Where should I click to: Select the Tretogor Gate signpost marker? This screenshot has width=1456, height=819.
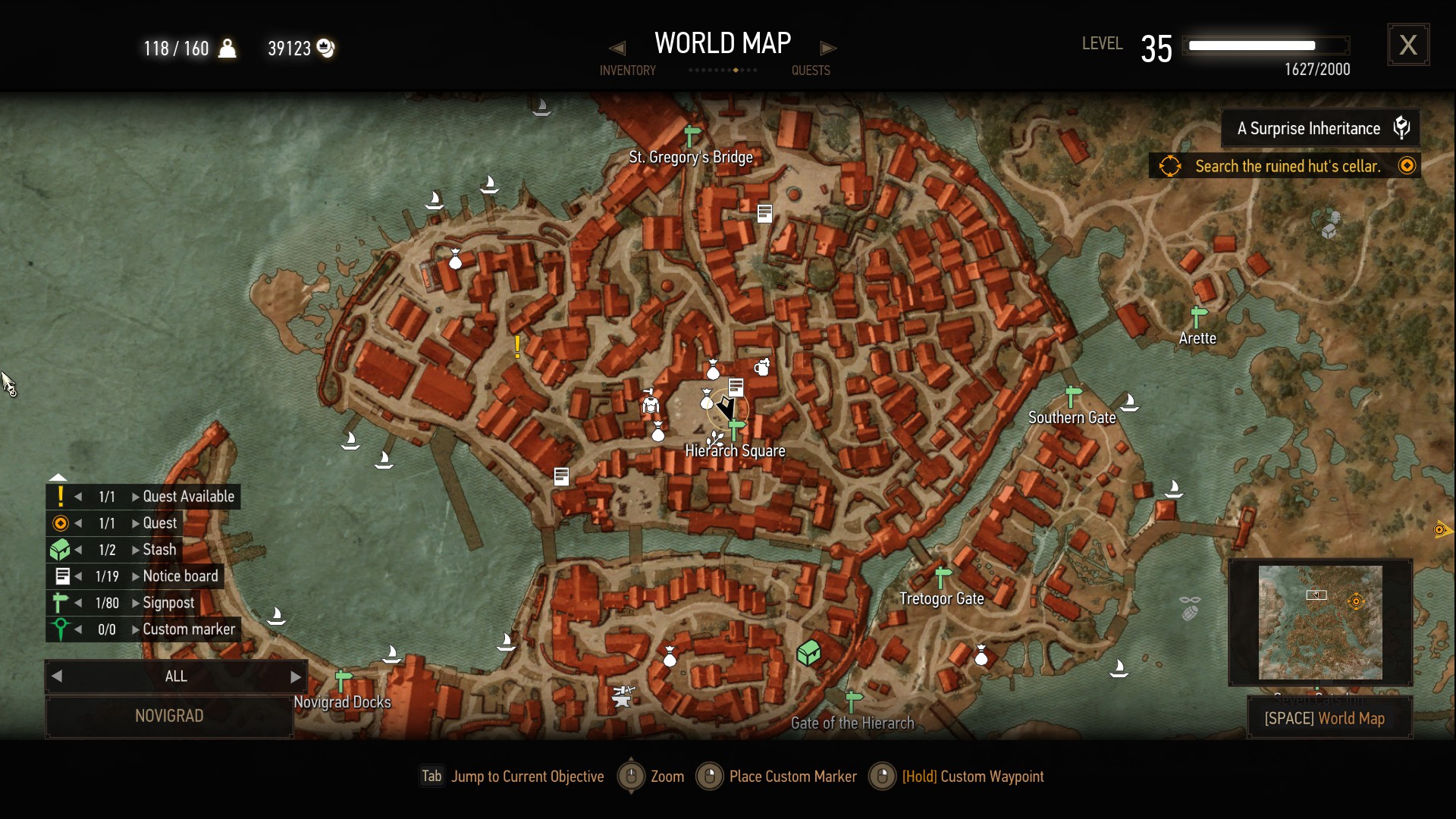coord(943,577)
